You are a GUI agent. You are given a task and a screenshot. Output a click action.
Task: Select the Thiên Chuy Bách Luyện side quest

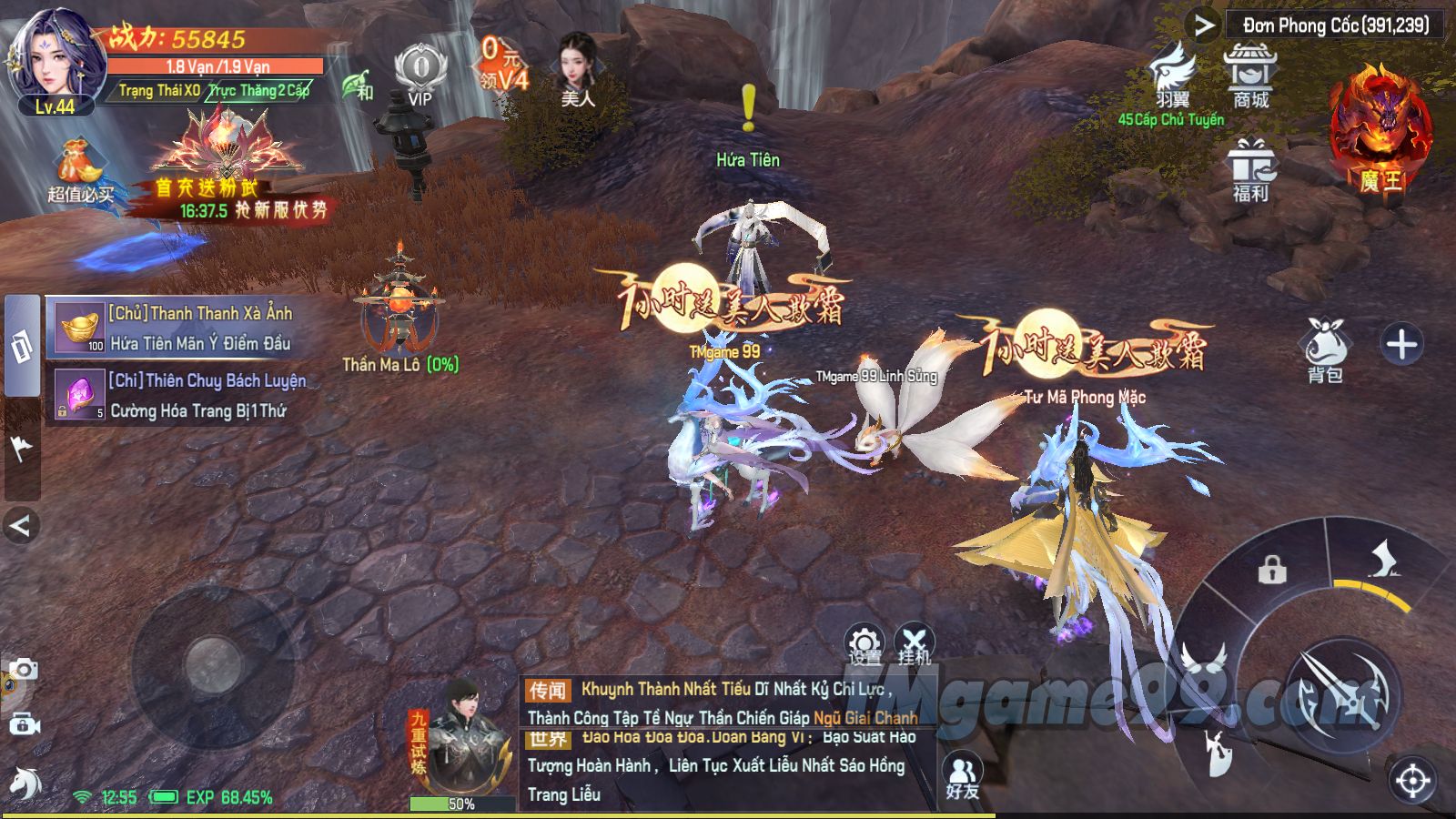coord(182,395)
